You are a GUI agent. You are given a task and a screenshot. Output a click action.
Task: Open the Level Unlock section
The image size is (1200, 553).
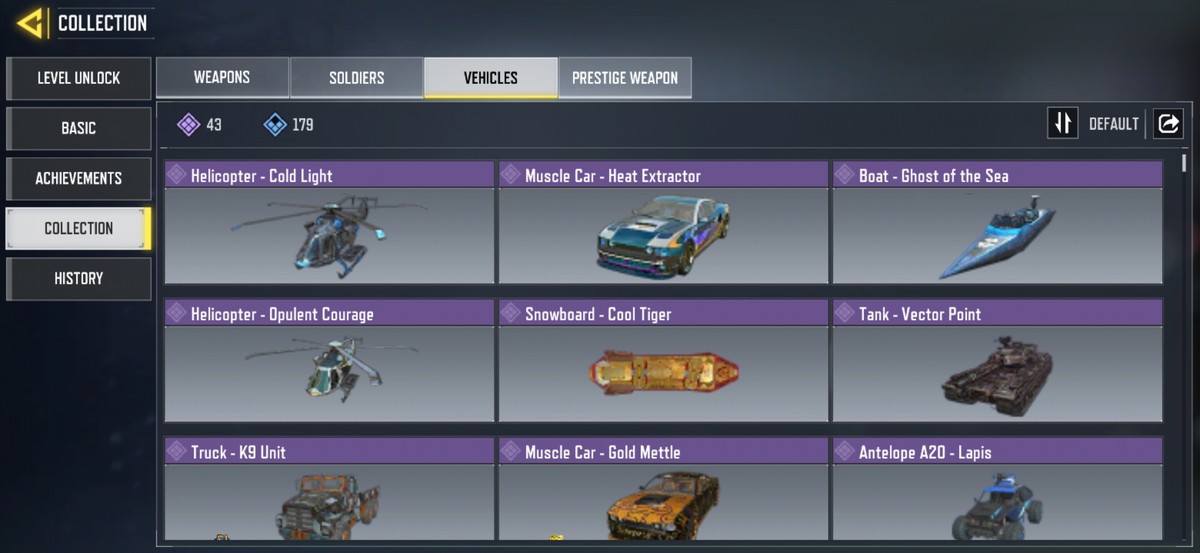78,78
